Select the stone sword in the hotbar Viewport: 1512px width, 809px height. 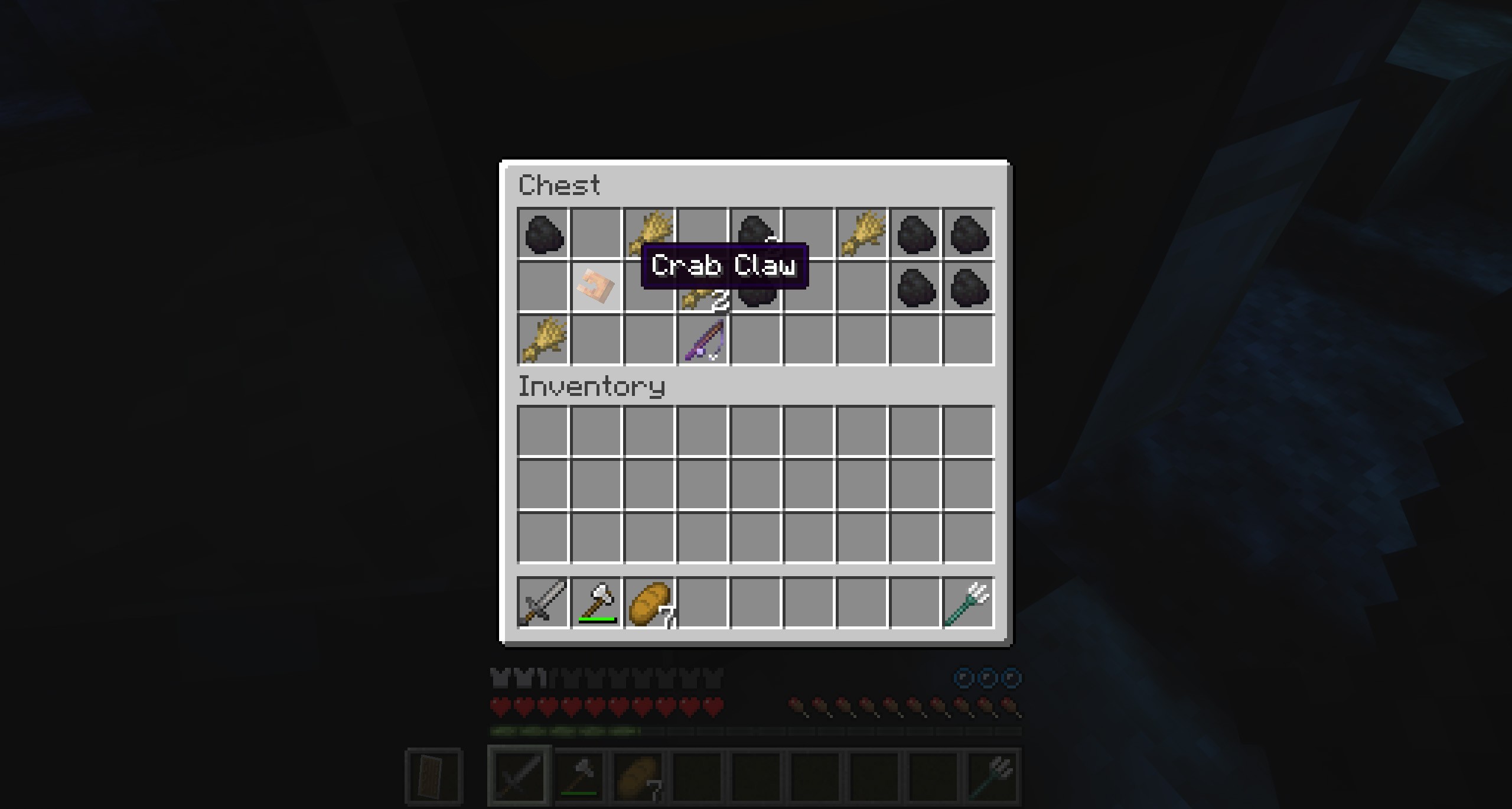[542, 603]
